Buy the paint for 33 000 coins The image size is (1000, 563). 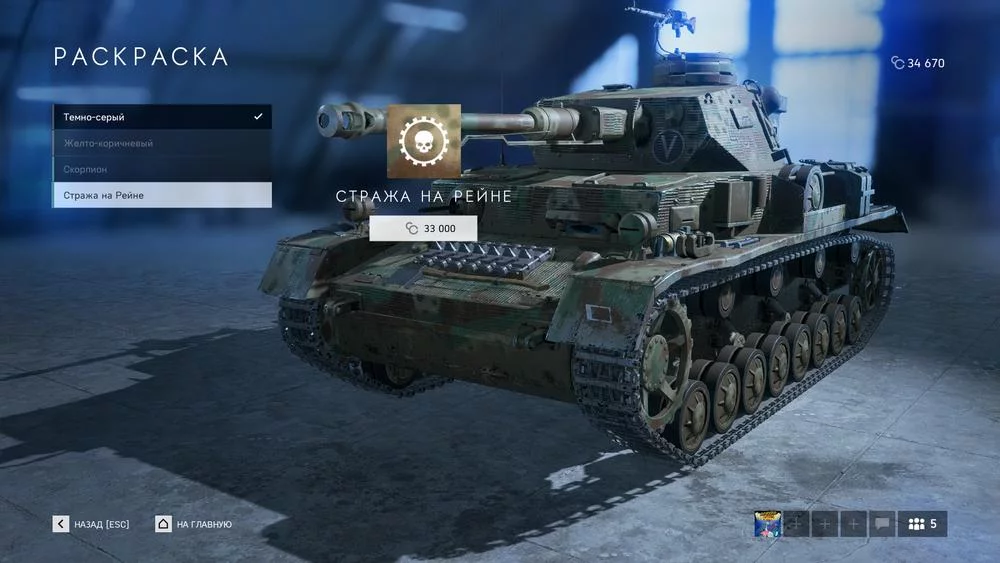(x=423, y=229)
